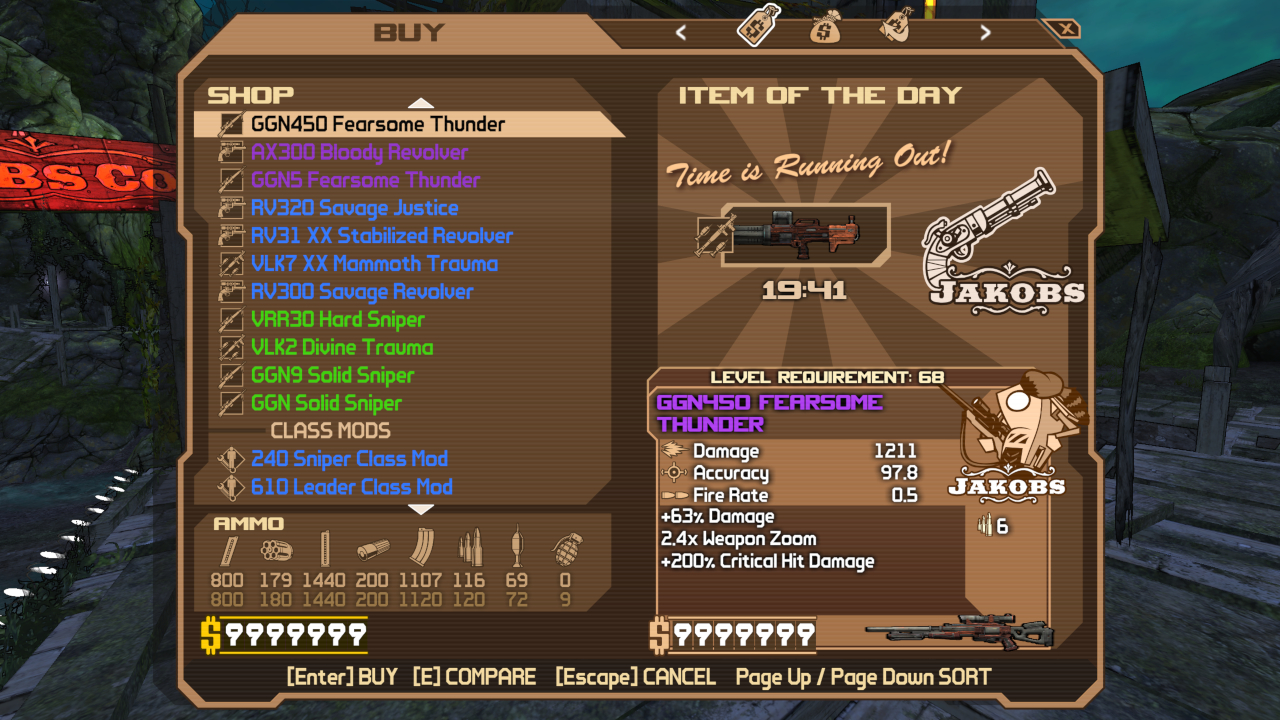Screen dimensions: 1280x720
Task: Click the shotgun shell ammo icon
Action: tap(373, 548)
